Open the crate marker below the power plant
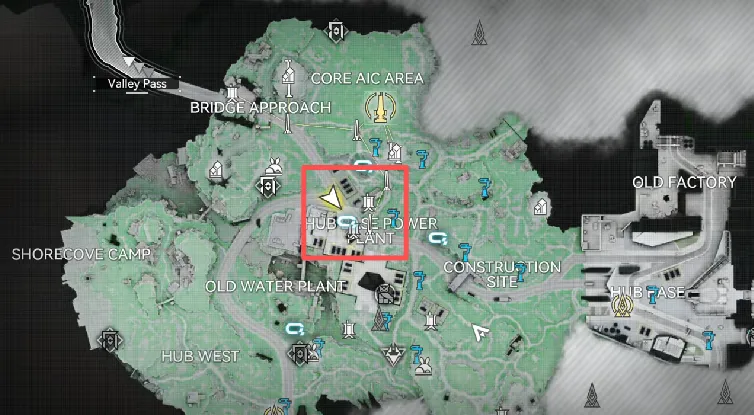754x415 pixels. 384,294
